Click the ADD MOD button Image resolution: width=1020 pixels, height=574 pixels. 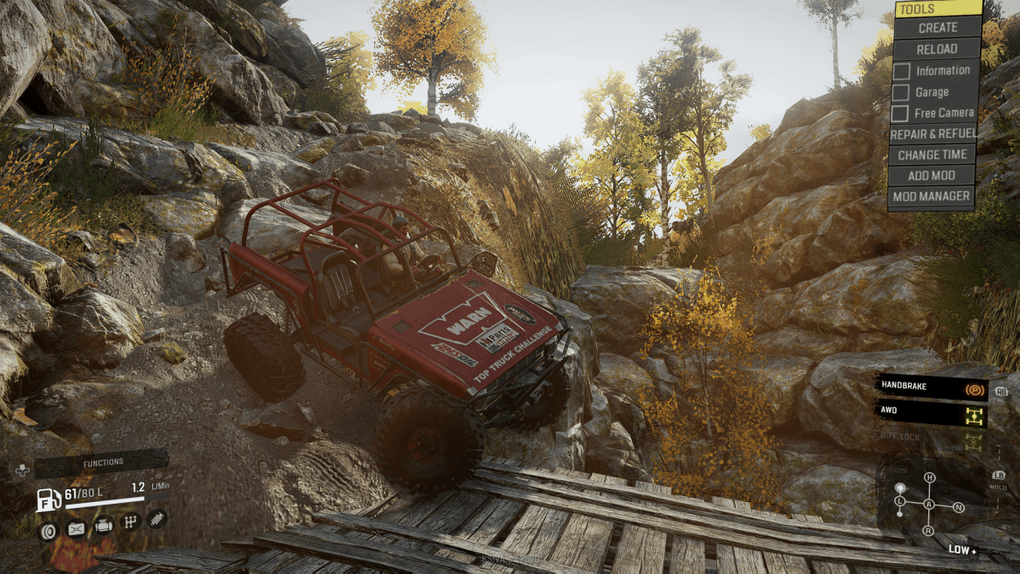(932, 176)
